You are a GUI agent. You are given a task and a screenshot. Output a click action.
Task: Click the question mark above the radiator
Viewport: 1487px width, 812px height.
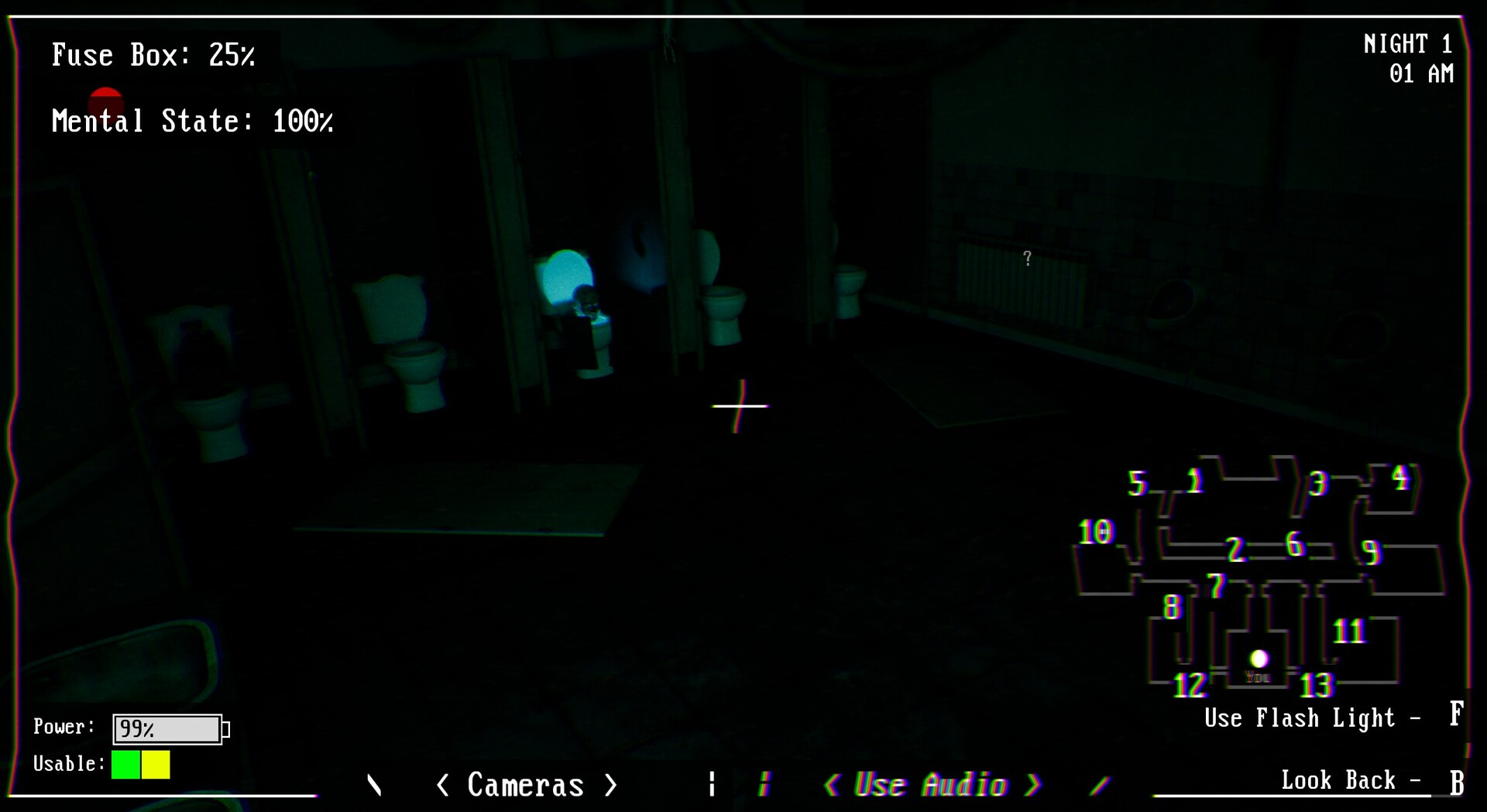[x=1027, y=258]
